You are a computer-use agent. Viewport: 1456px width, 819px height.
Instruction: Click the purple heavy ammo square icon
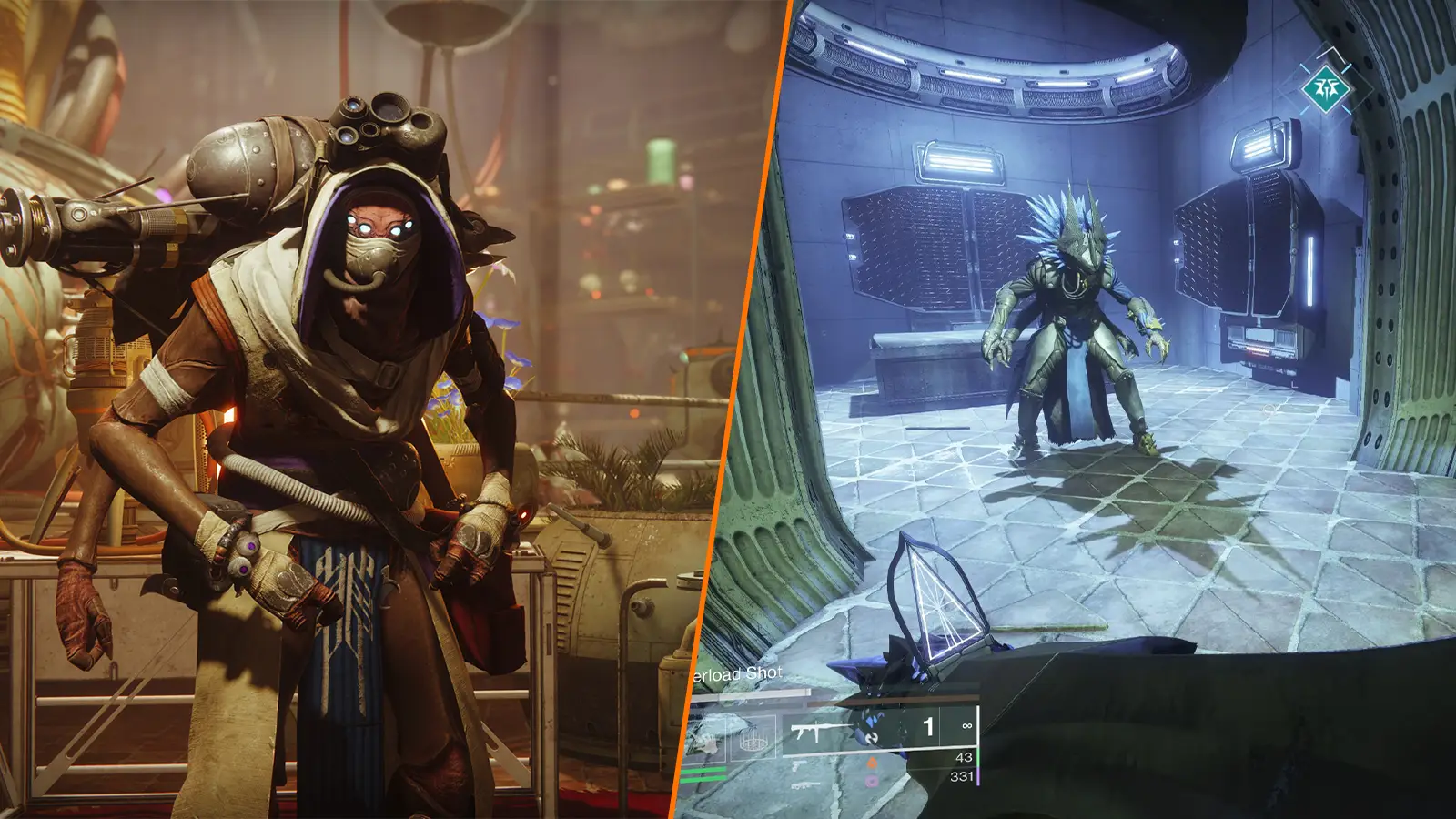pos(872,781)
